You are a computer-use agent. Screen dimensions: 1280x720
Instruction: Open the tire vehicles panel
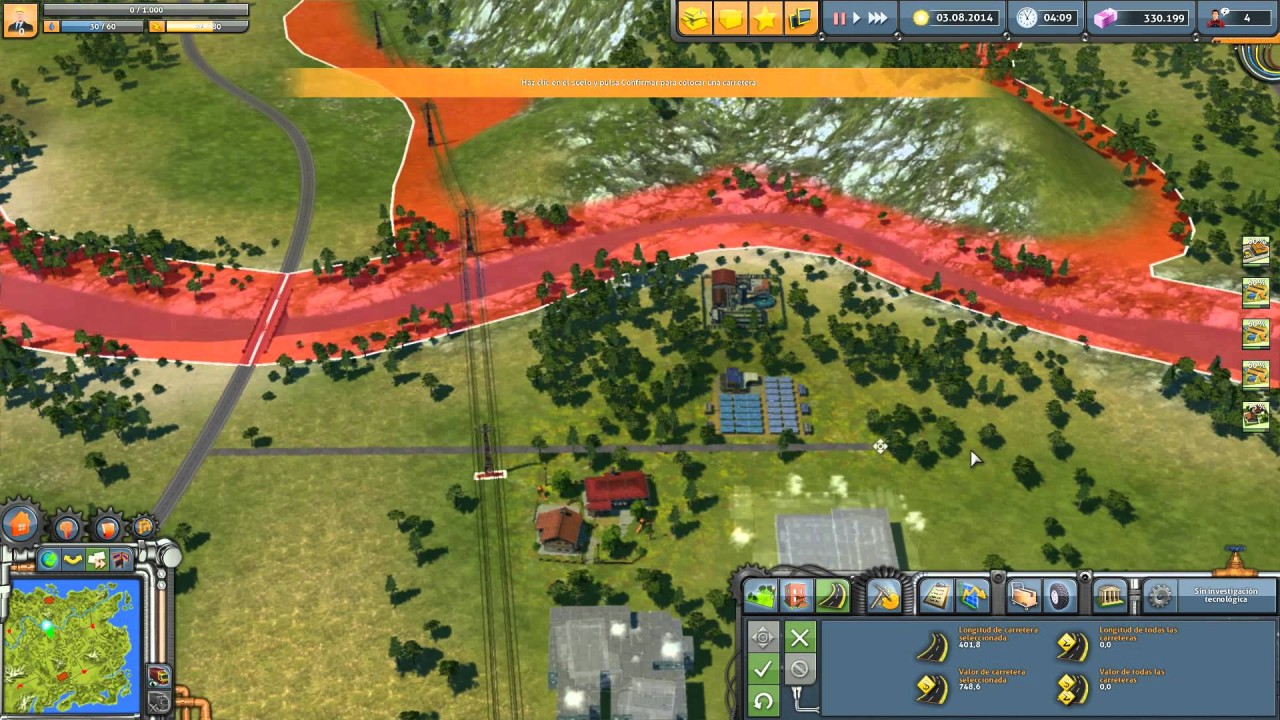pyautogui.click(x=1059, y=596)
